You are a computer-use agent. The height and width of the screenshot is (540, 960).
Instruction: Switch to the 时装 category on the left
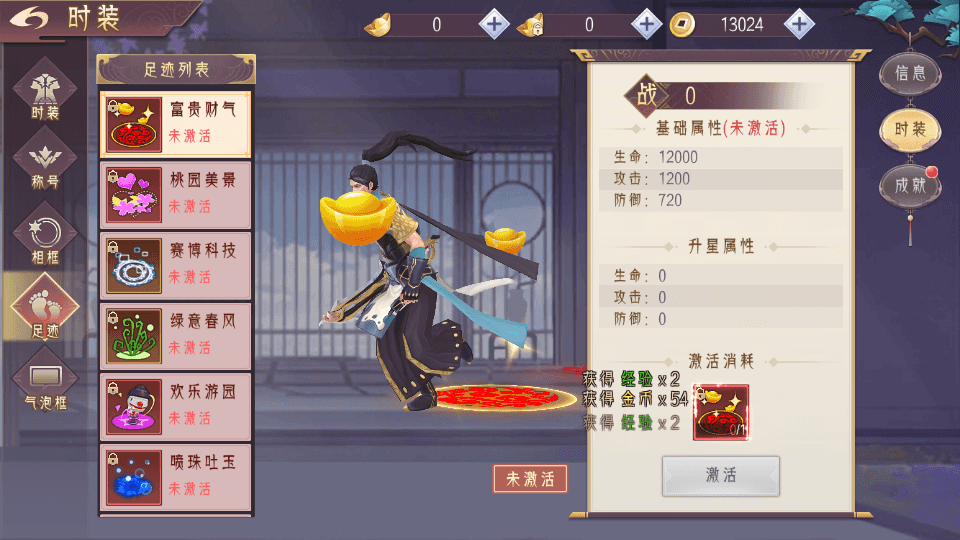[x=45, y=92]
